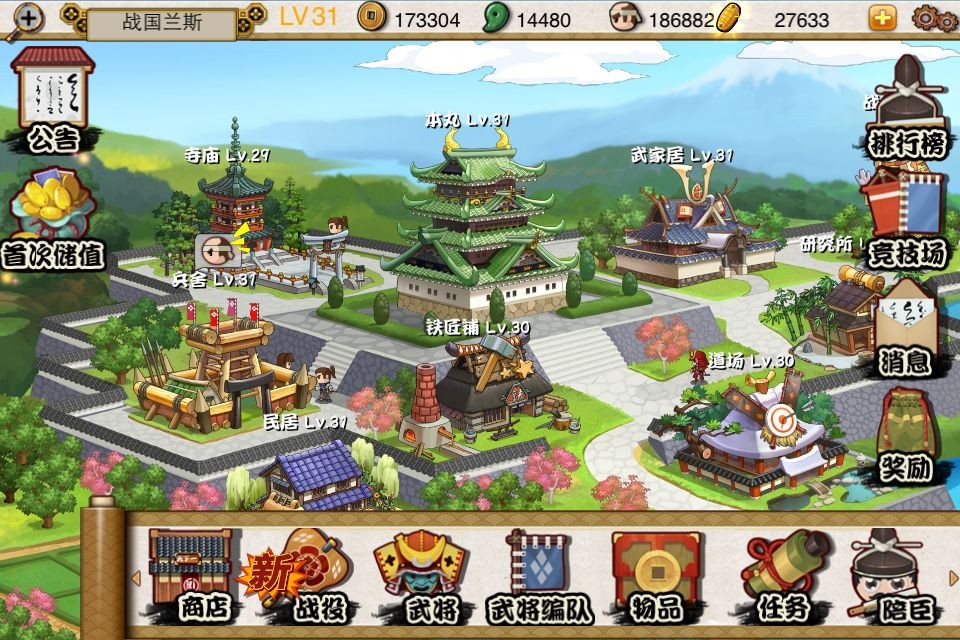This screenshot has width=960, height=640.
Task: Tap the soldier face bubble above 兵舍
Action: pyautogui.click(x=212, y=247)
